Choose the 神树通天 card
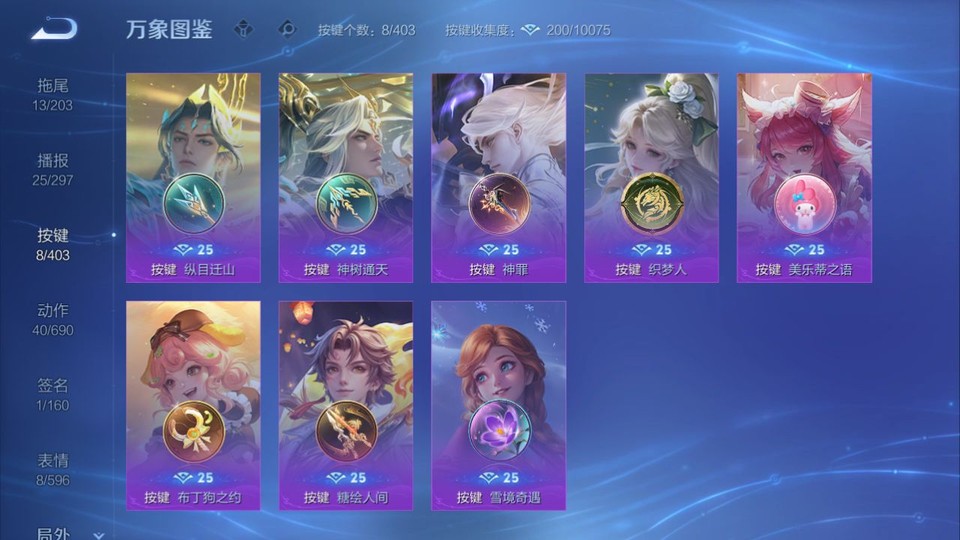This screenshot has height=540, width=960. point(346,177)
